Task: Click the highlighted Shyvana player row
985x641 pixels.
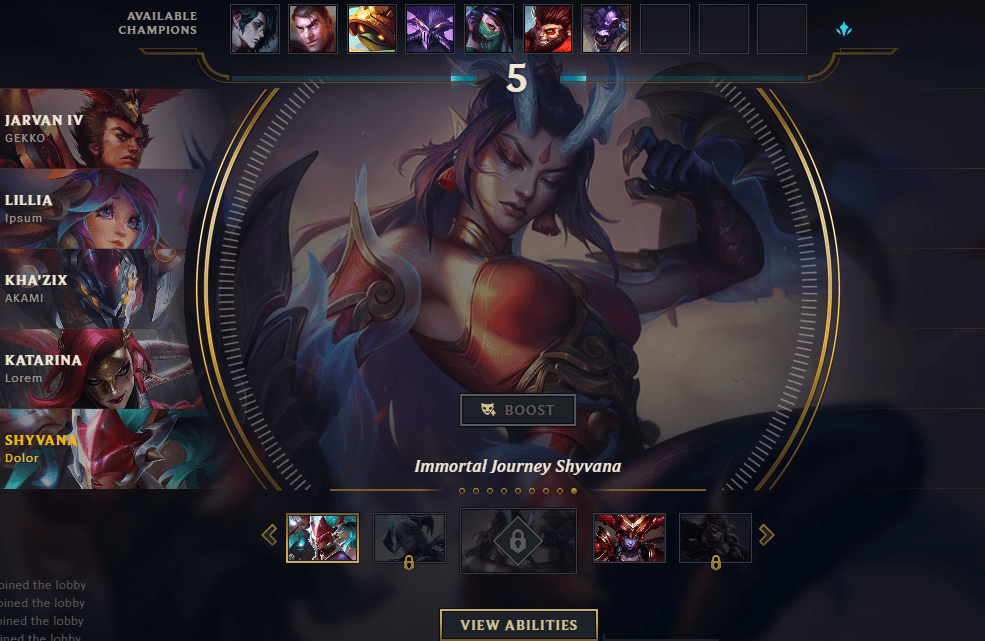Action: pyautogui.click(x=100, y=449)
